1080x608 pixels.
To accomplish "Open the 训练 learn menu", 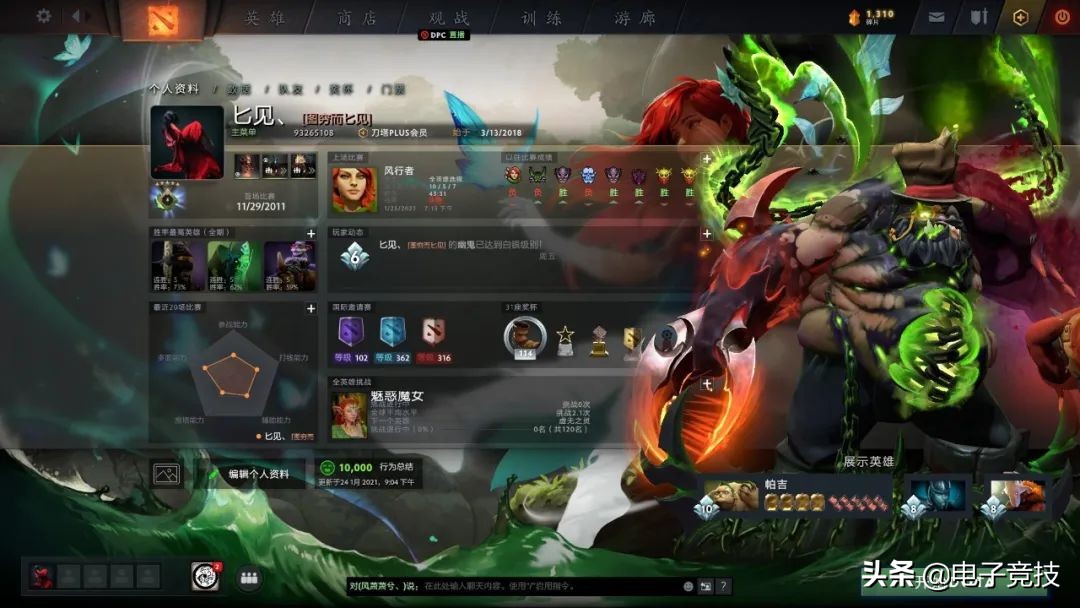I will (541, 18).
